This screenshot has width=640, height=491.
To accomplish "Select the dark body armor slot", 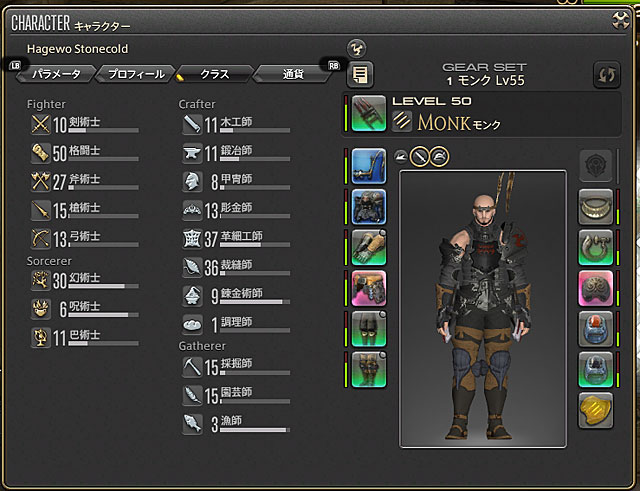I will [369, 204].
